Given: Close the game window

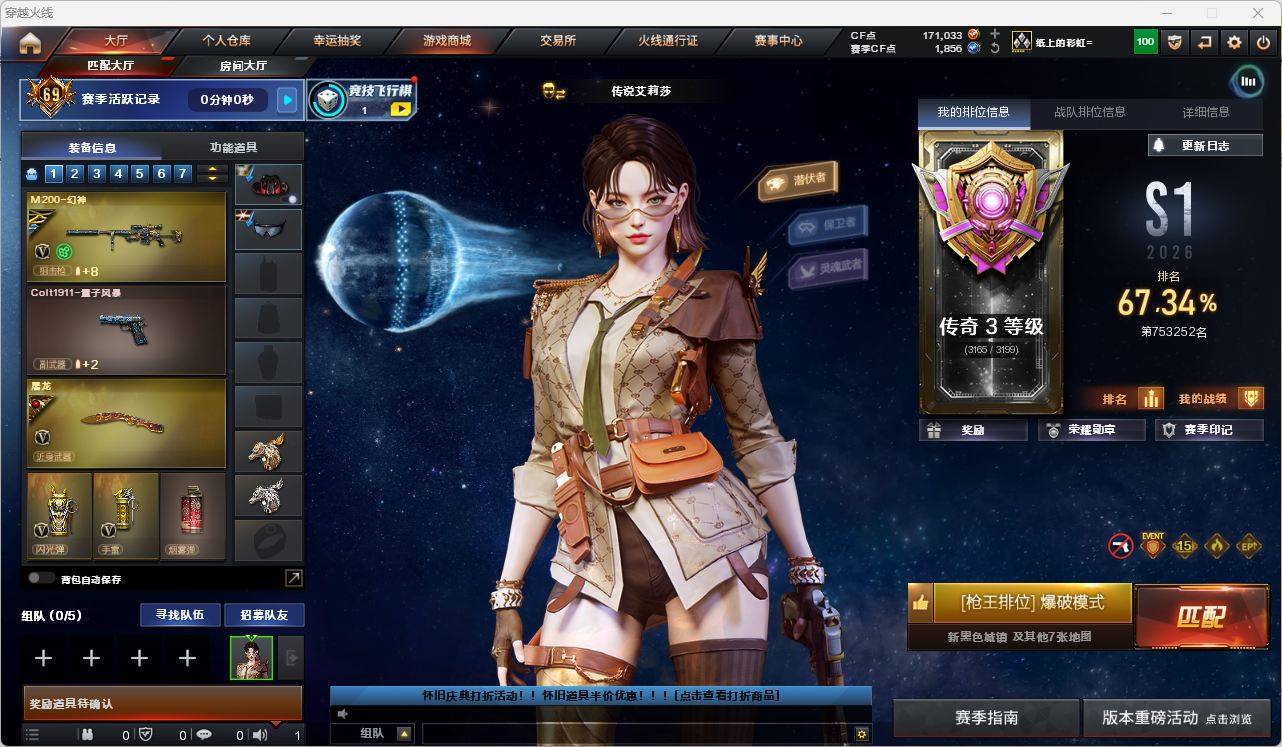Looking at the screenshot, I should pos(1258,13).
